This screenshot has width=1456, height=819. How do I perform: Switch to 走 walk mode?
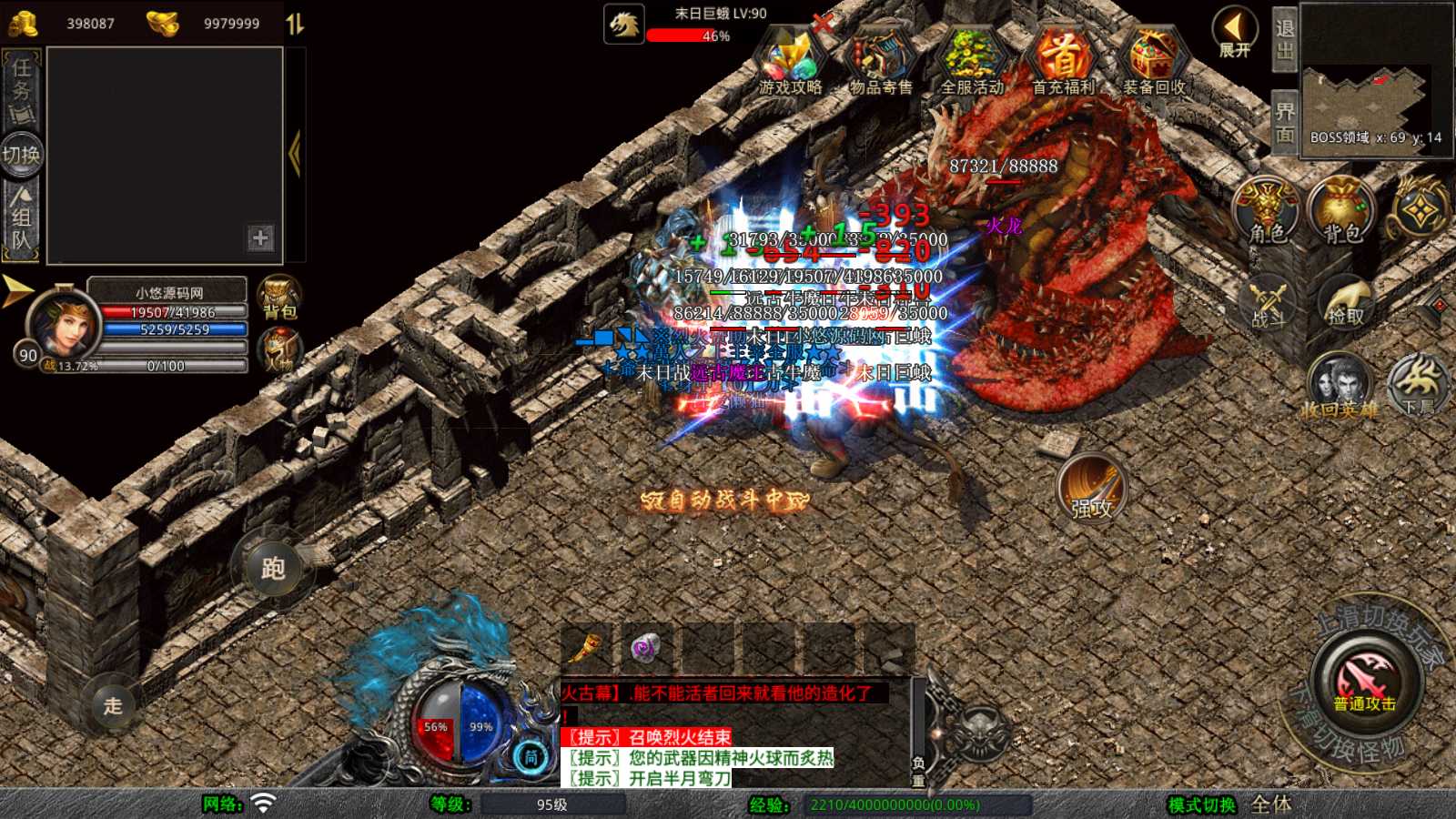coord(113,705)
